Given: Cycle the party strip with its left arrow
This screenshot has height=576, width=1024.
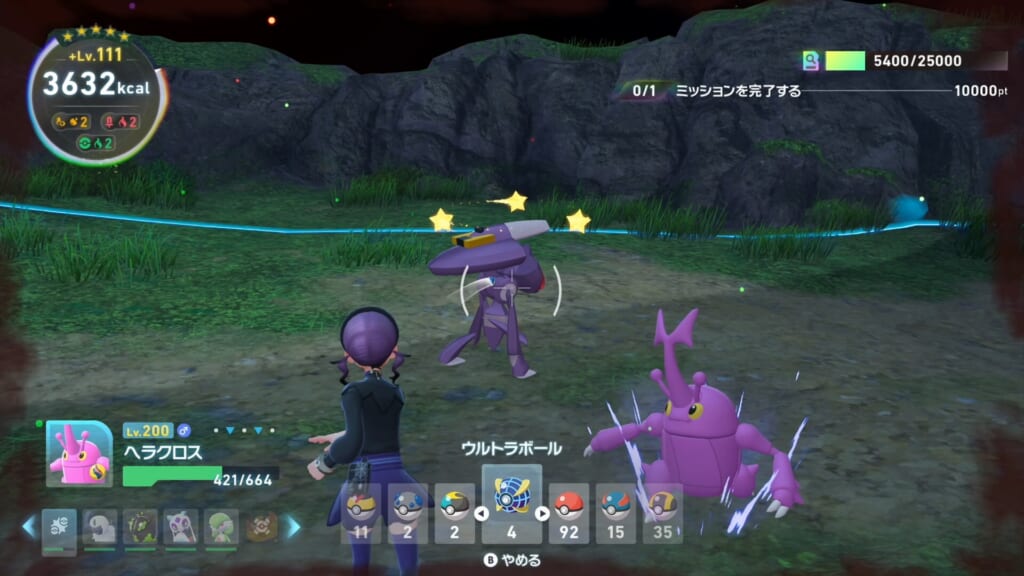Looking at the screenshot, I should coord(29,526).
